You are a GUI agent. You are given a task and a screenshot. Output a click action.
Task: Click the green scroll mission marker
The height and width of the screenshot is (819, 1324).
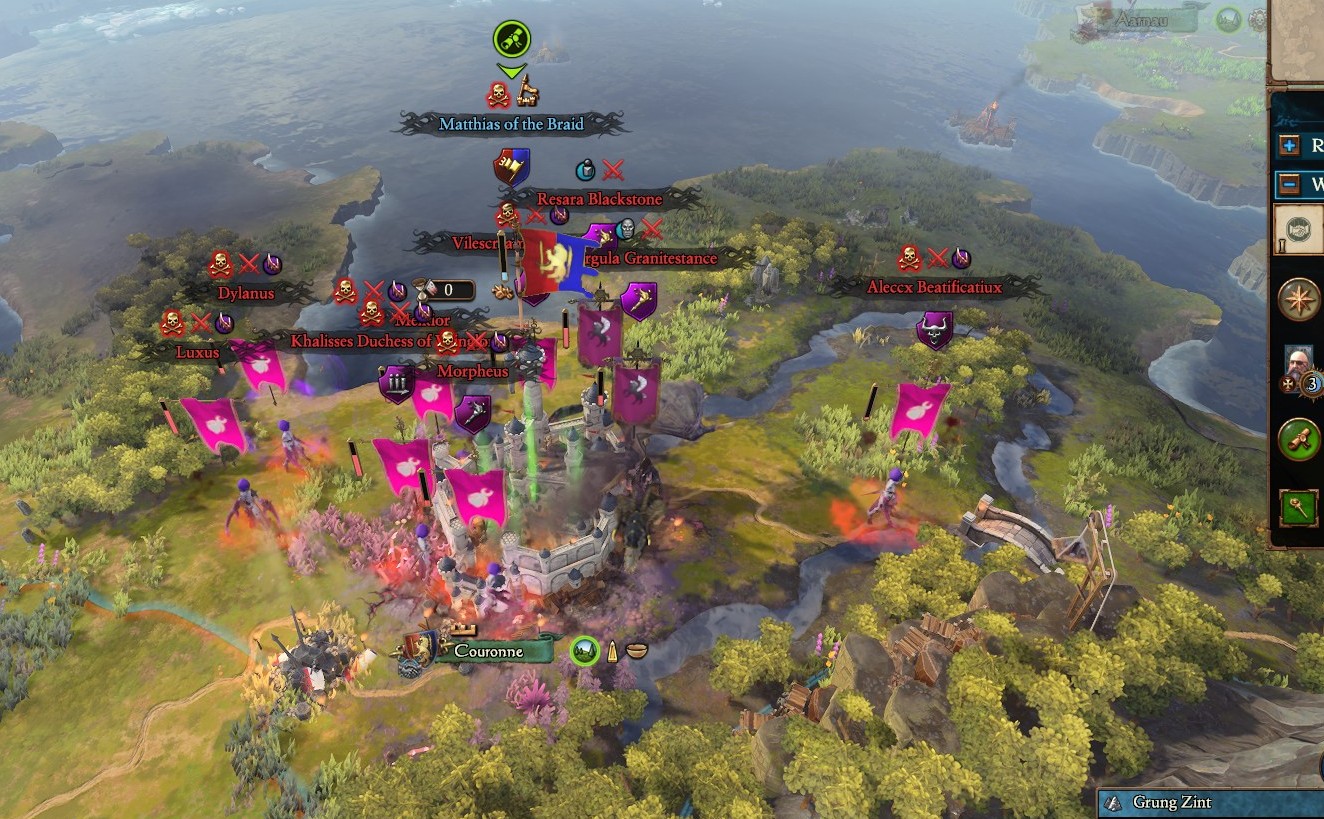[x=511, y=40]
